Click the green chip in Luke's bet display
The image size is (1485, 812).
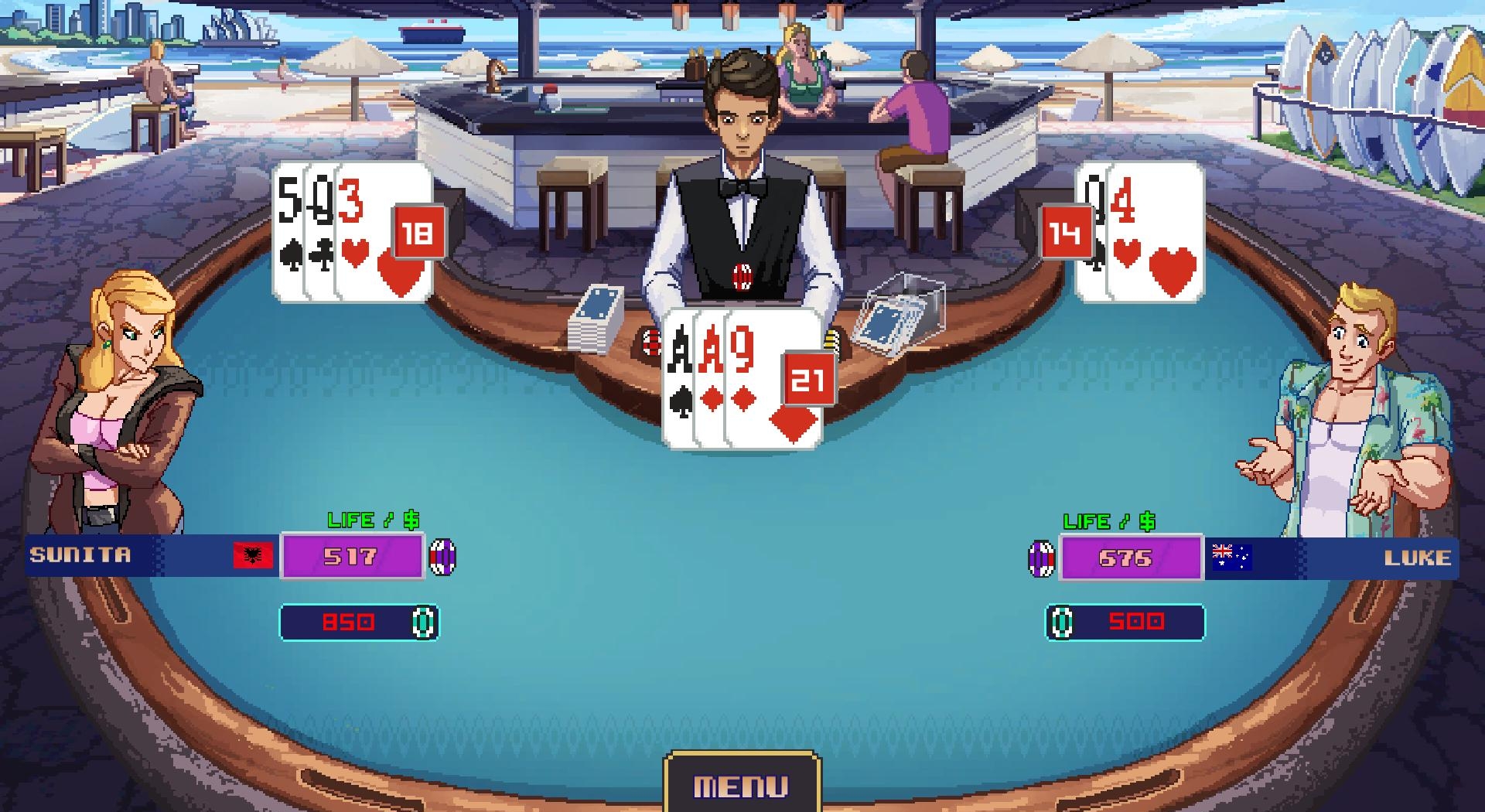pos(1063,622)
